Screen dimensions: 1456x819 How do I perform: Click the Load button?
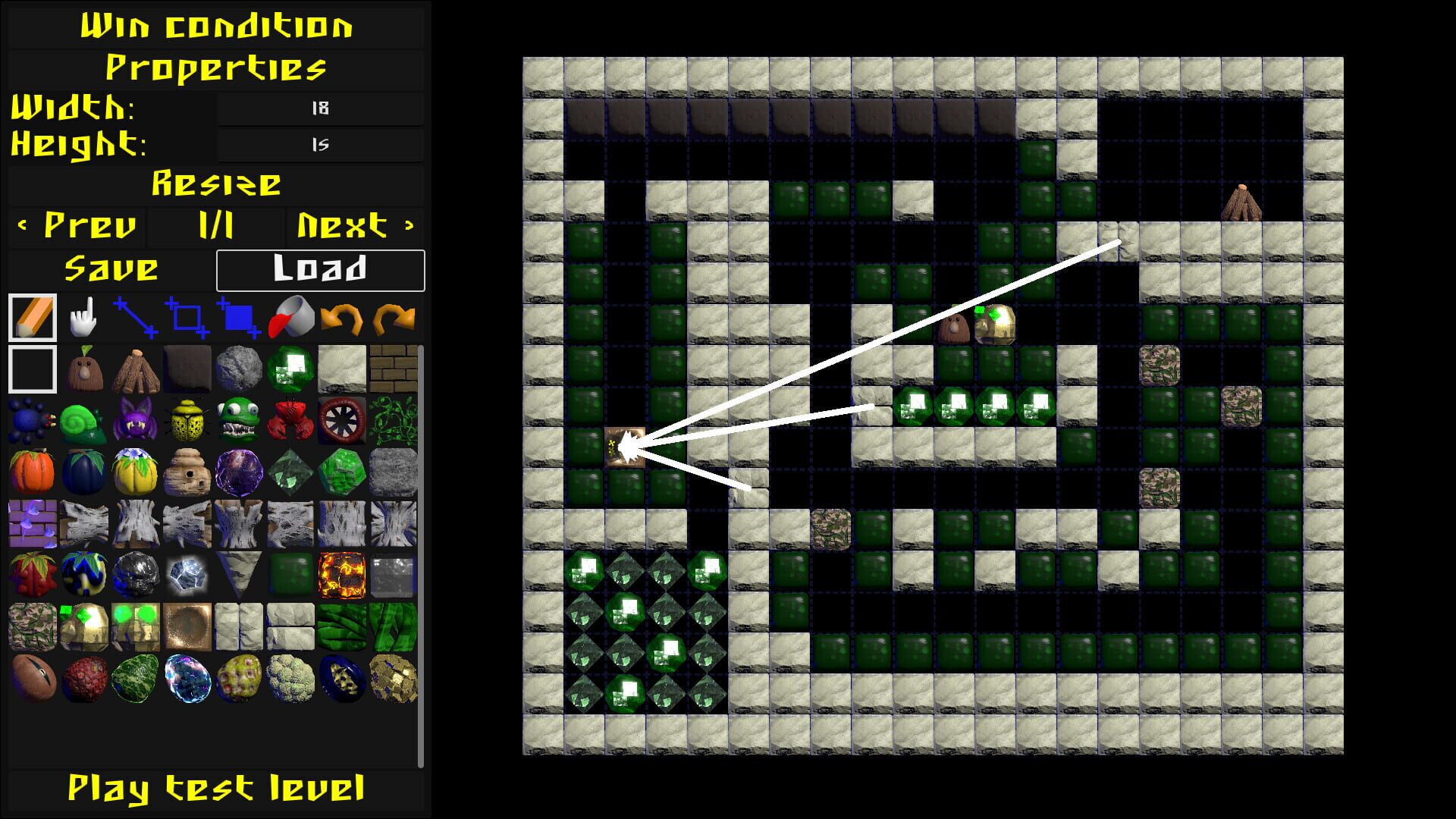point(320,268)
